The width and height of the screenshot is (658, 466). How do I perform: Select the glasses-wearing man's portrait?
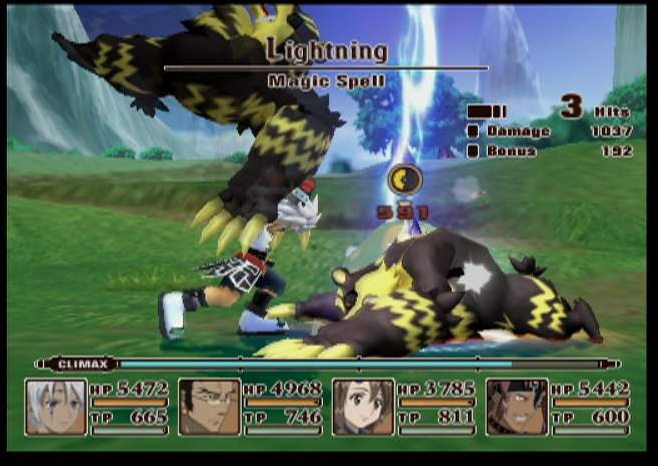point(209,407)
